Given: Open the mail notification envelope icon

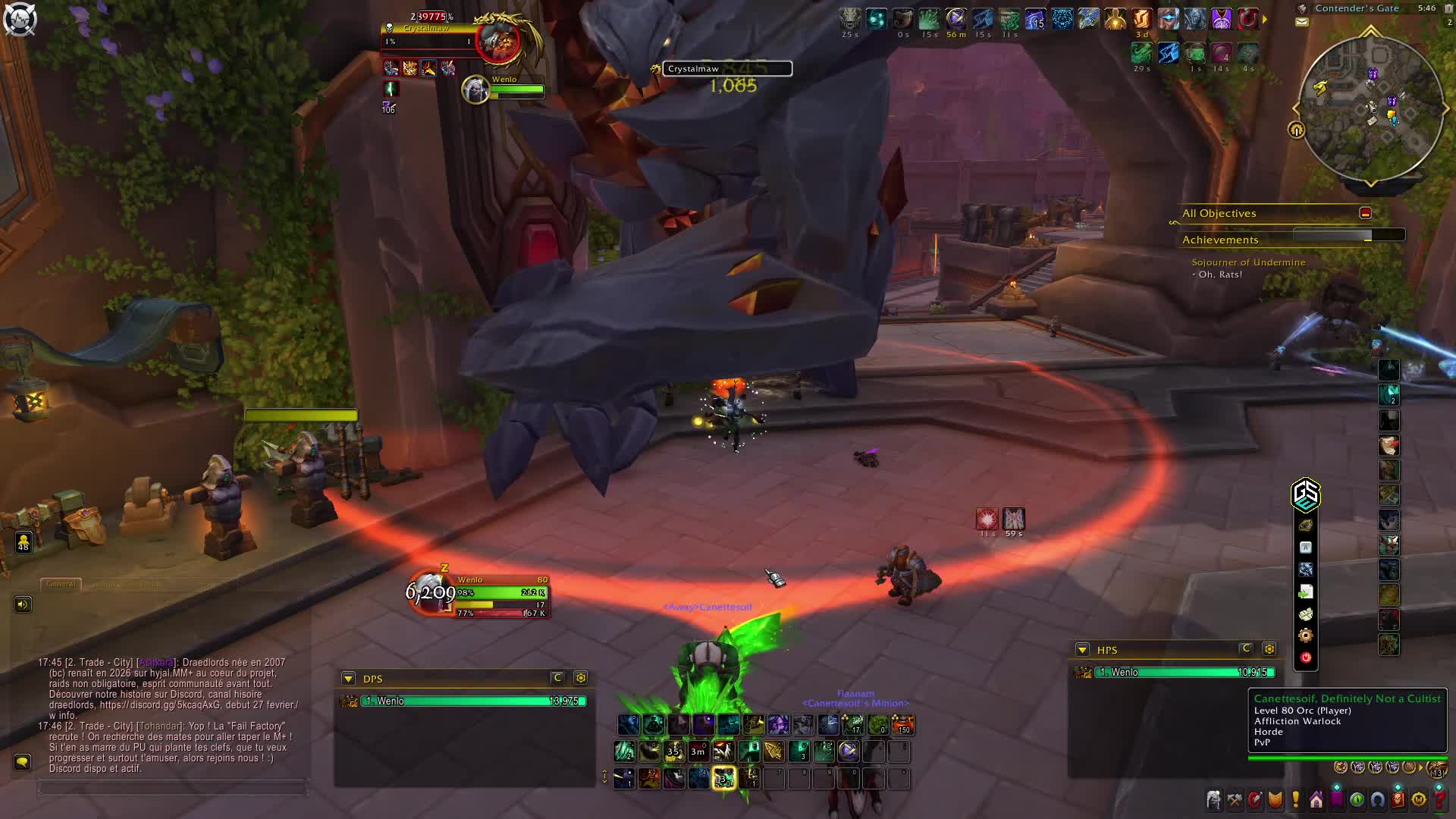Looking at the screenshot, I should click(x=1302, y=22).
